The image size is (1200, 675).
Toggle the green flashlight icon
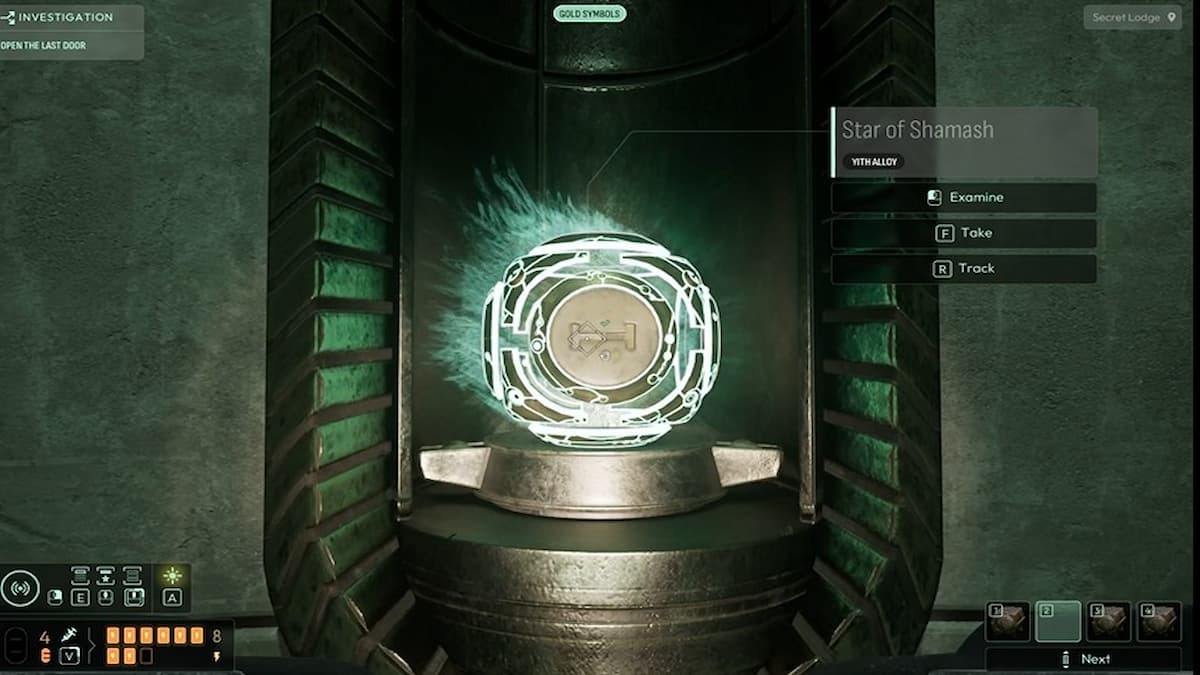tap(173, 576)
